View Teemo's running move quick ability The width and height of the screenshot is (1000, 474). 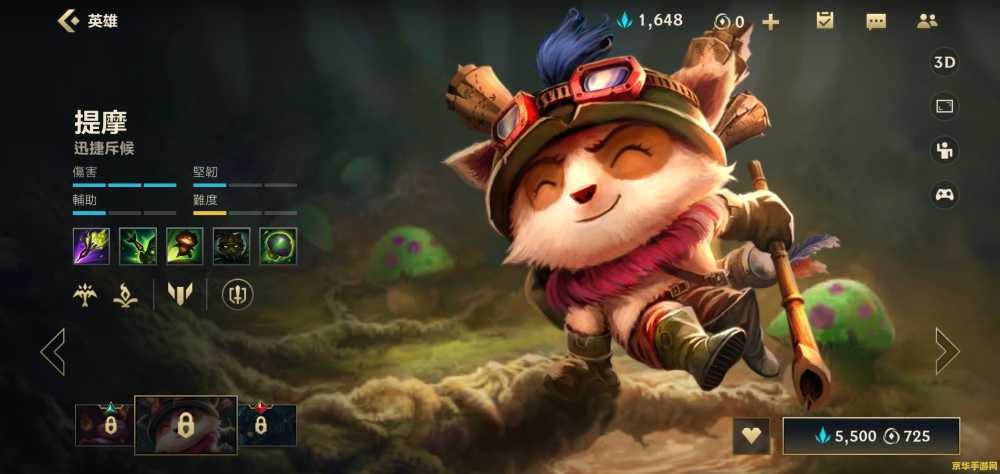tap(185, 246)
